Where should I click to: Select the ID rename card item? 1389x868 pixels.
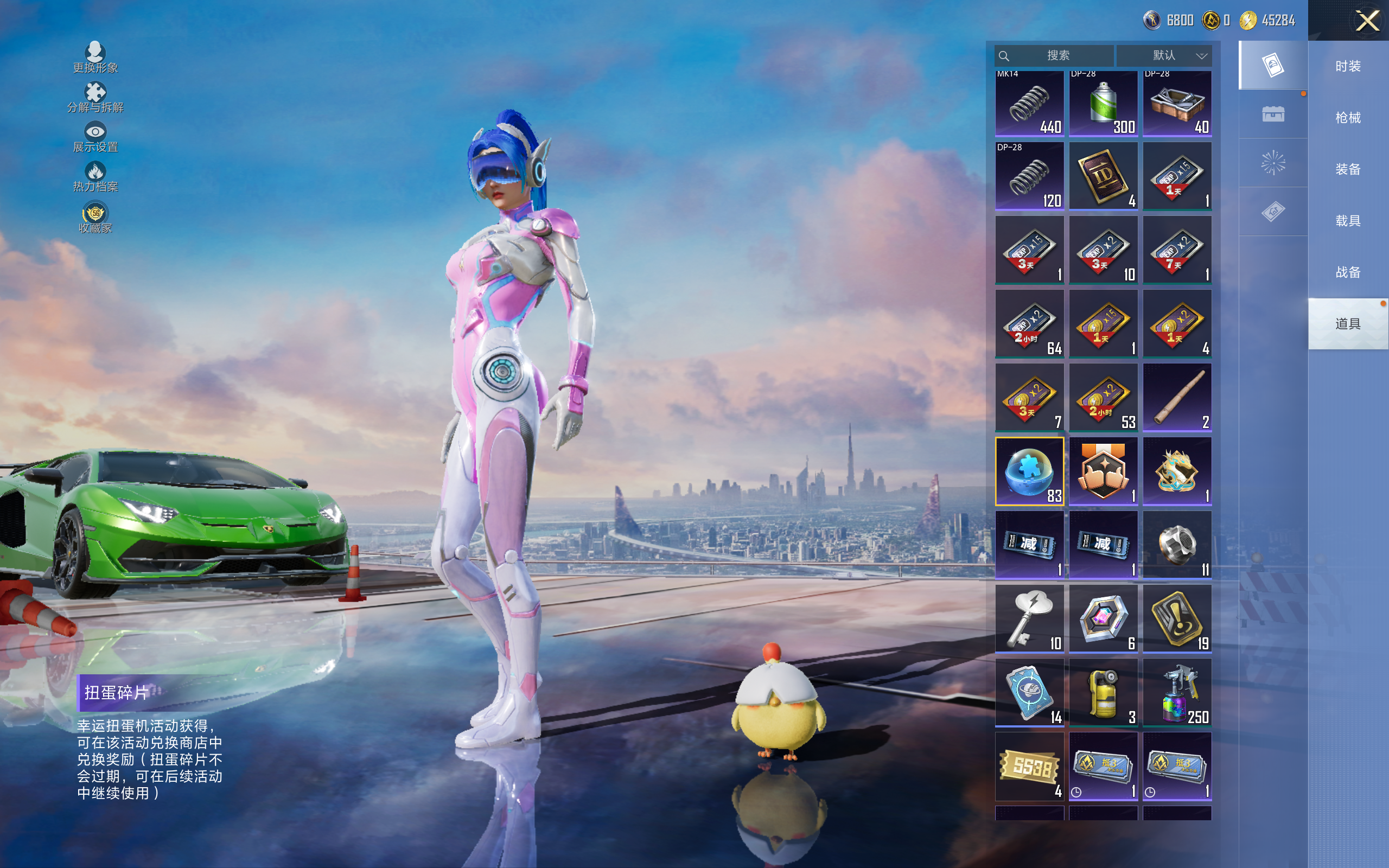[x=1103, y=176]
